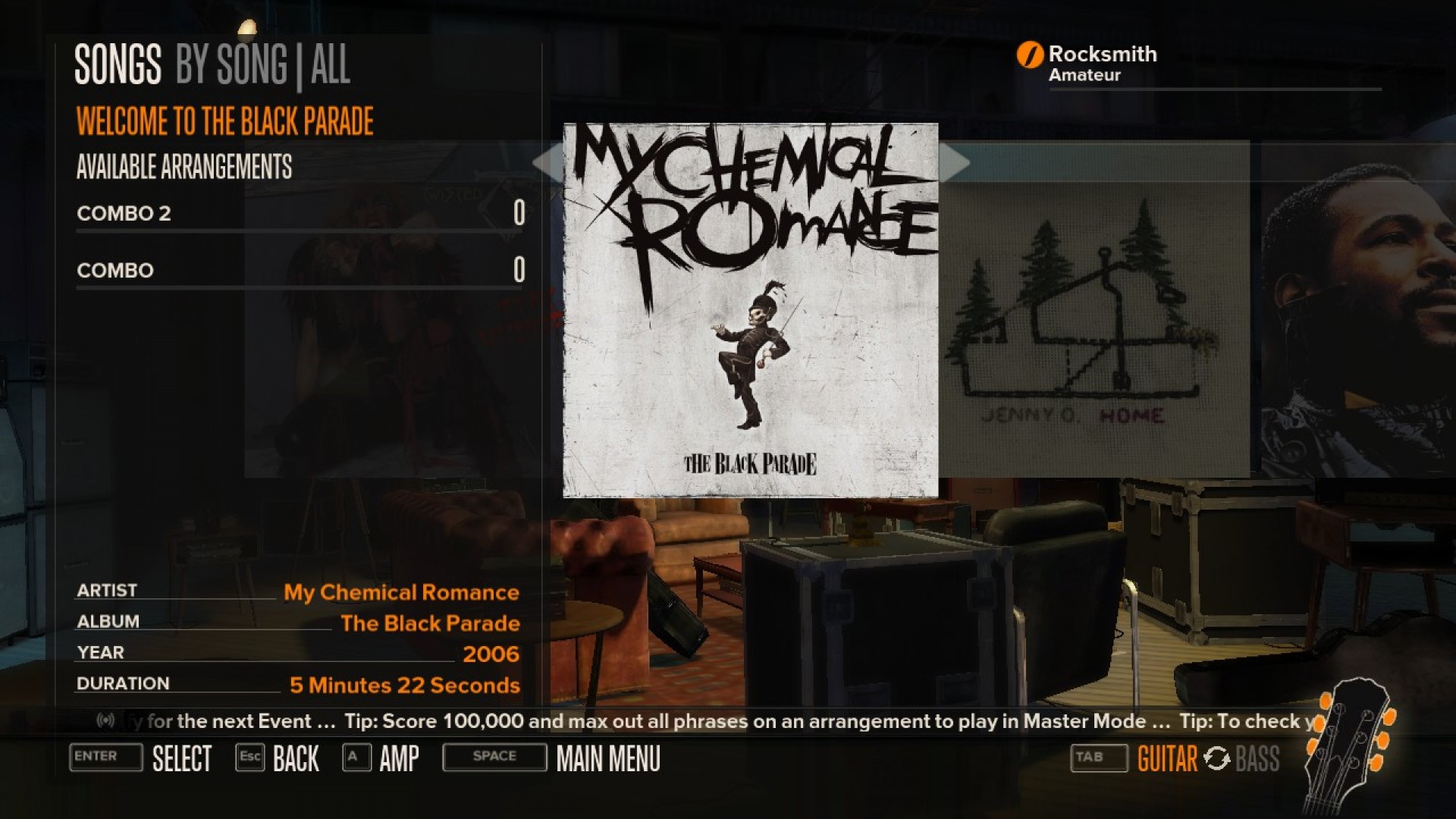
Task: Click BACK to return
Action: coord(295,758)
